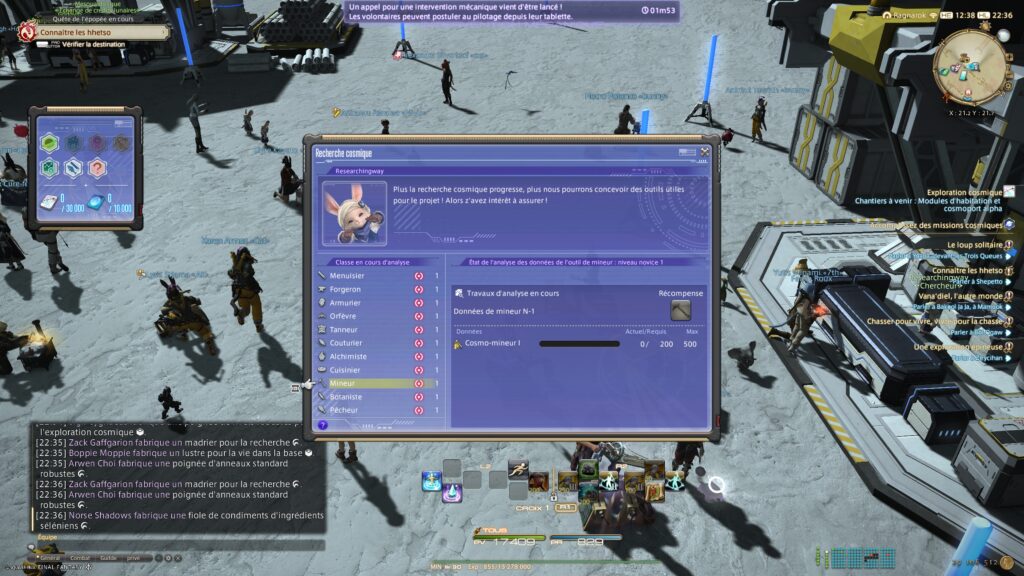
Task: Select the Orfèvre class row
Action: 344,316
